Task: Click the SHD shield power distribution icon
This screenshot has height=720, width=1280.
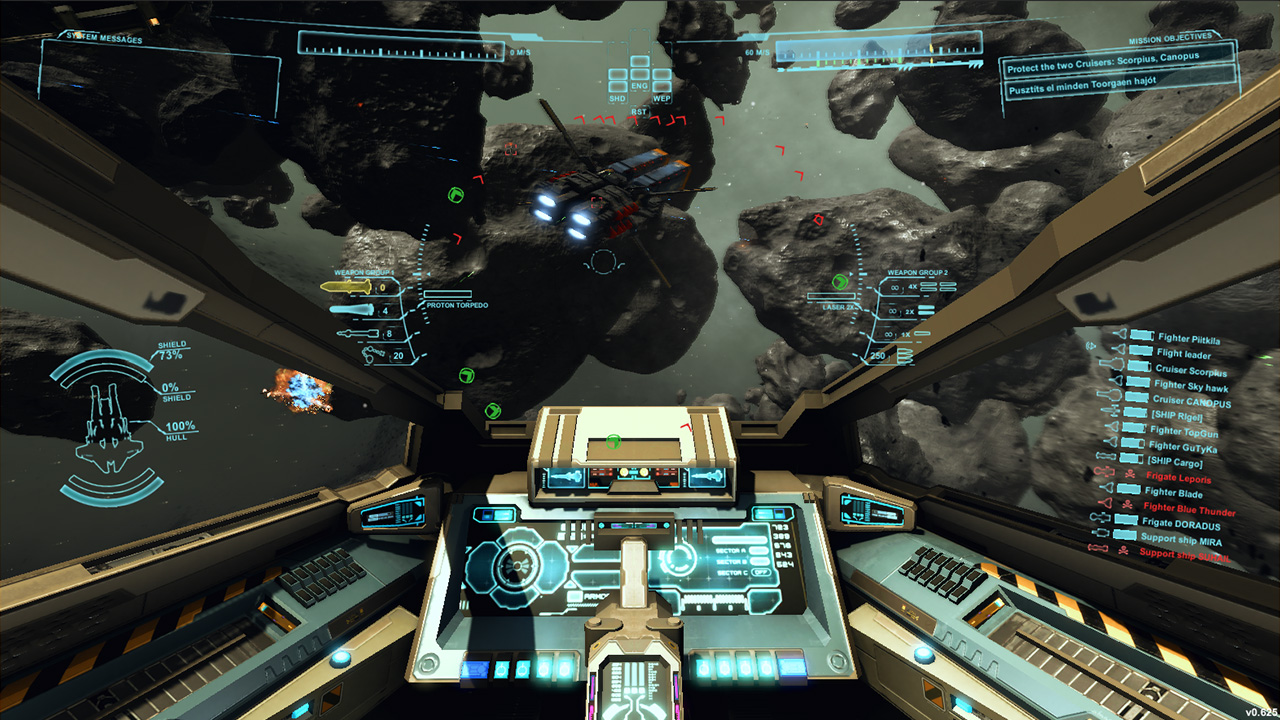Action: tap(618, 97)
